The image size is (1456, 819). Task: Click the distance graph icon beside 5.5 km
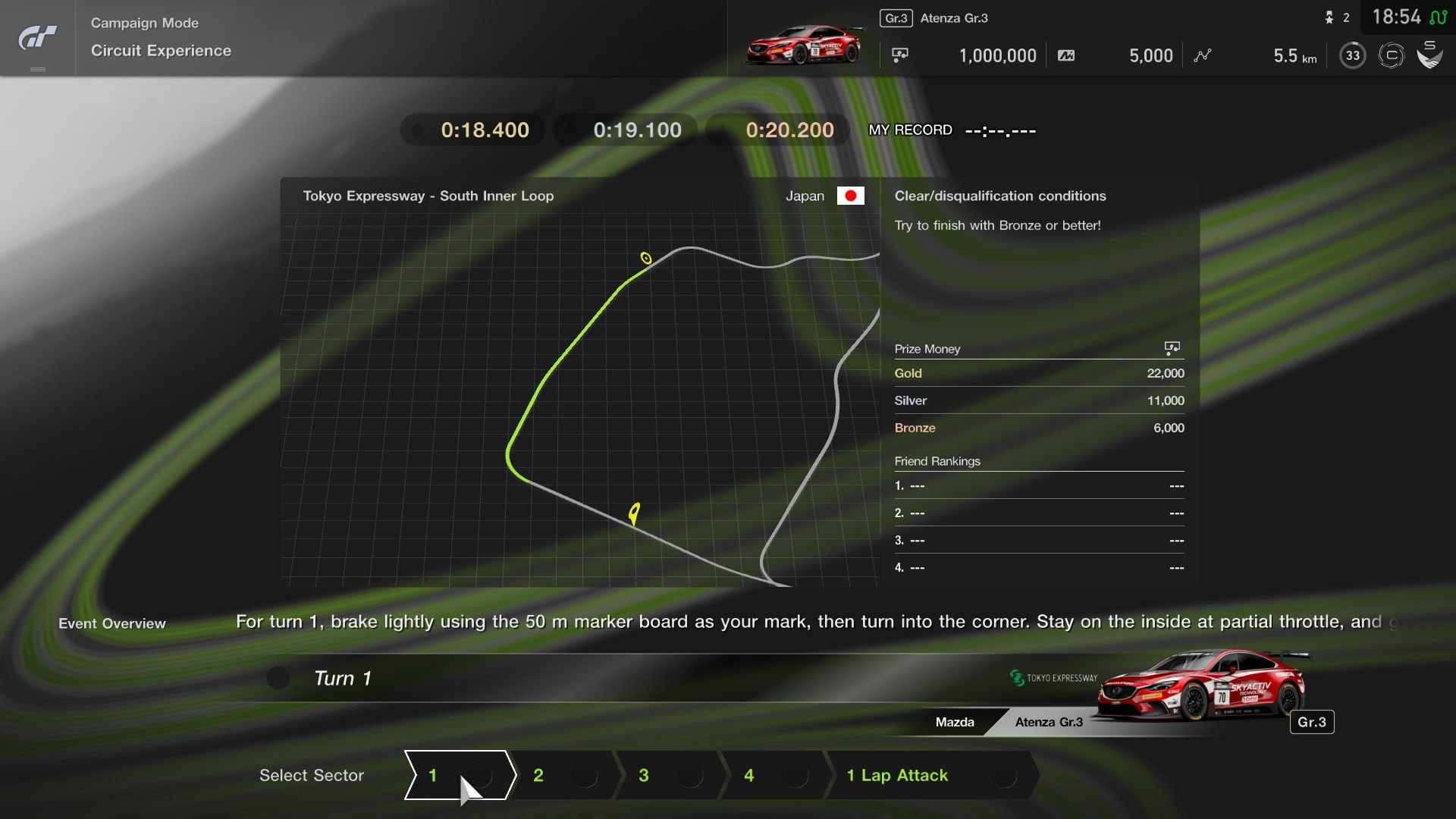(x=1203, y=55)
